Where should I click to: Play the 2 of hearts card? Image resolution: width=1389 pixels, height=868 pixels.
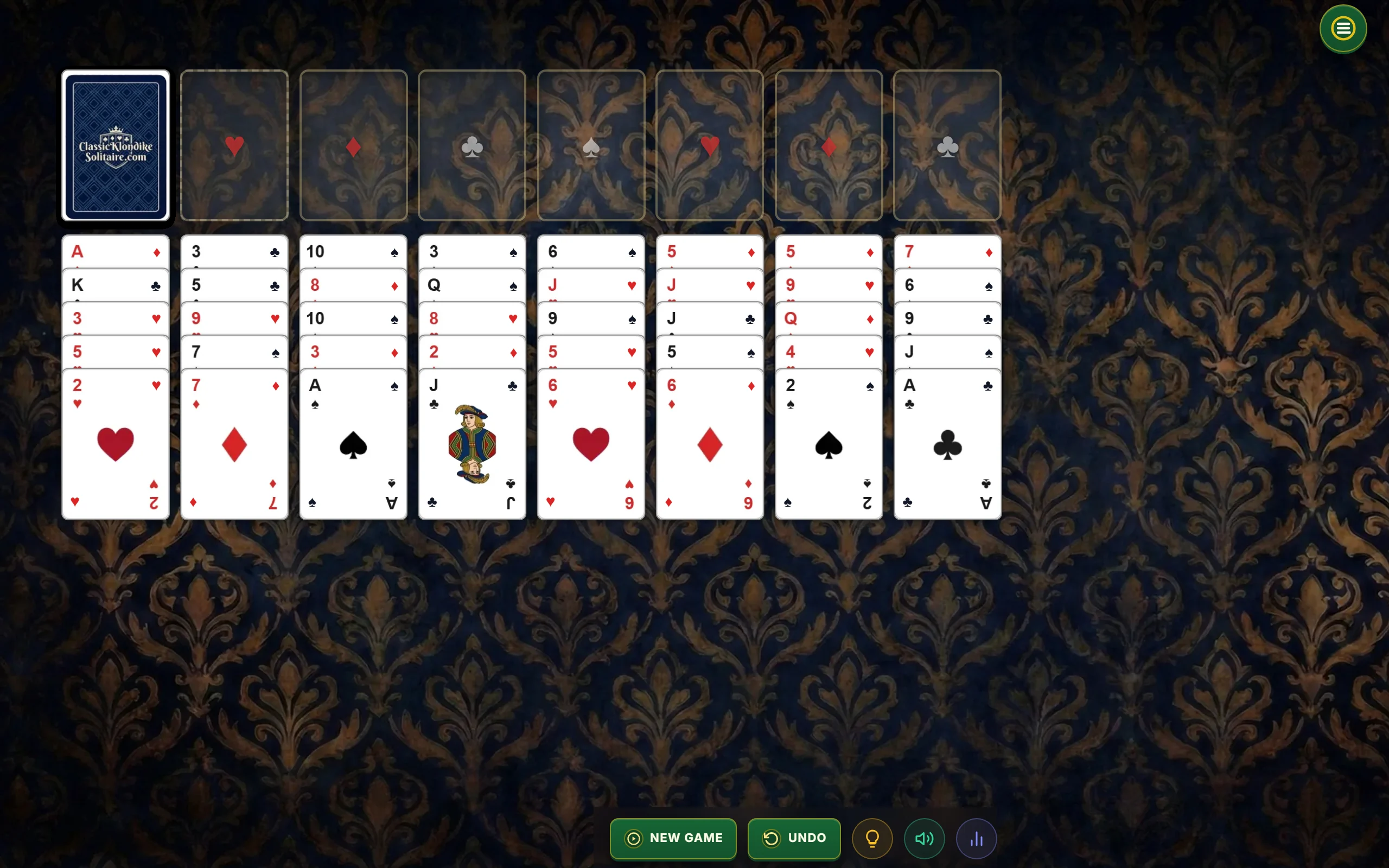coord(116,442)
